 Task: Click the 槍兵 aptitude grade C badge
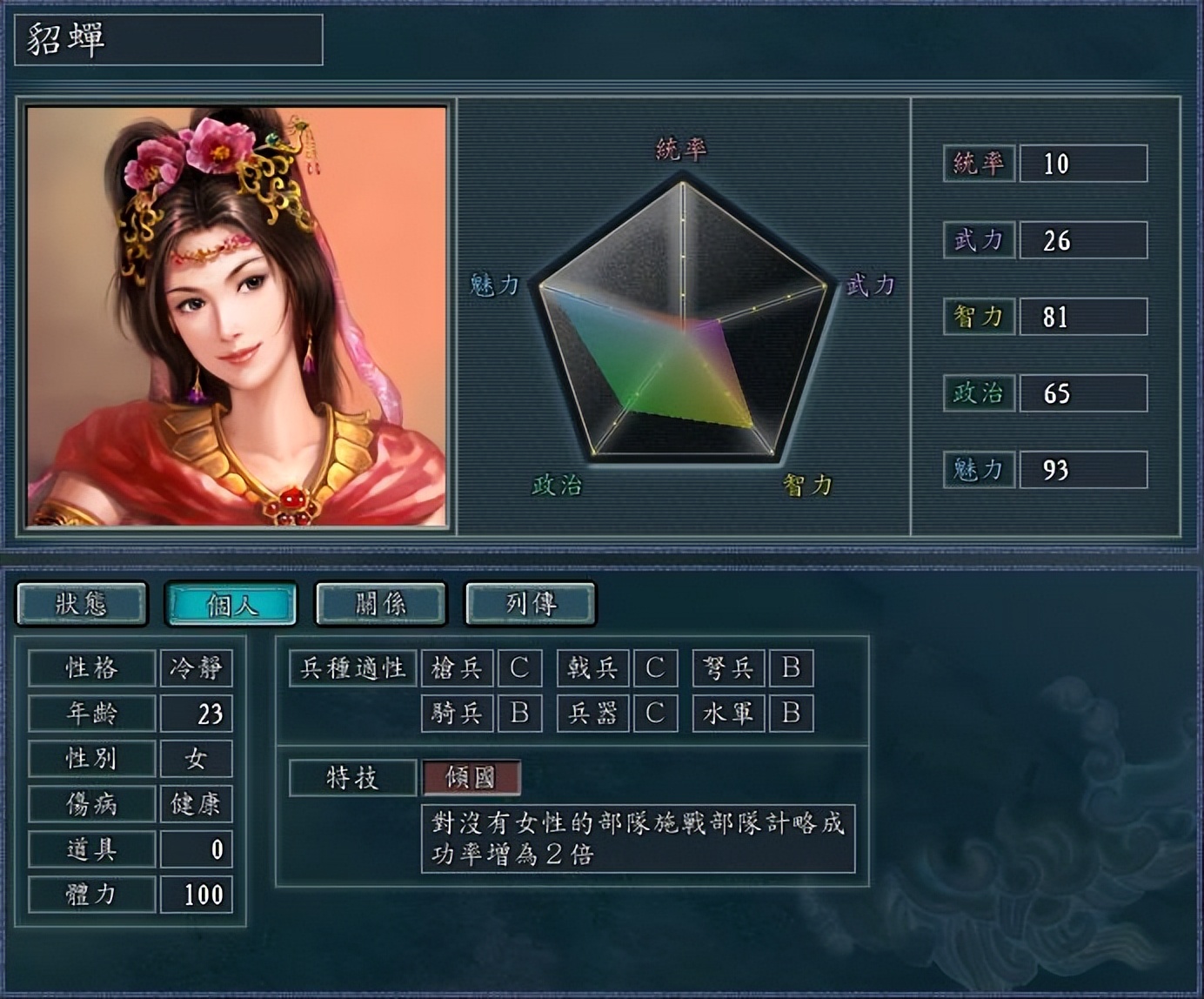[x=521, y=668]
